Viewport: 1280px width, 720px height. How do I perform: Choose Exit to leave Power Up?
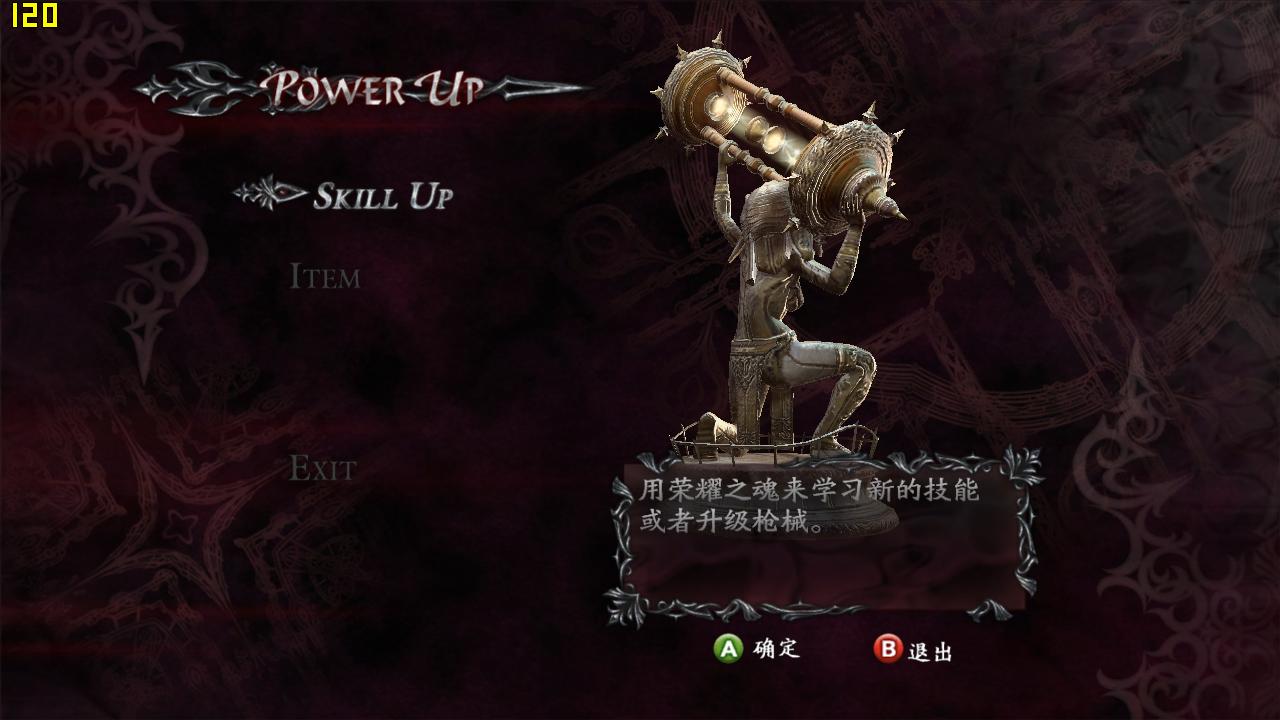tap(322, 468)
